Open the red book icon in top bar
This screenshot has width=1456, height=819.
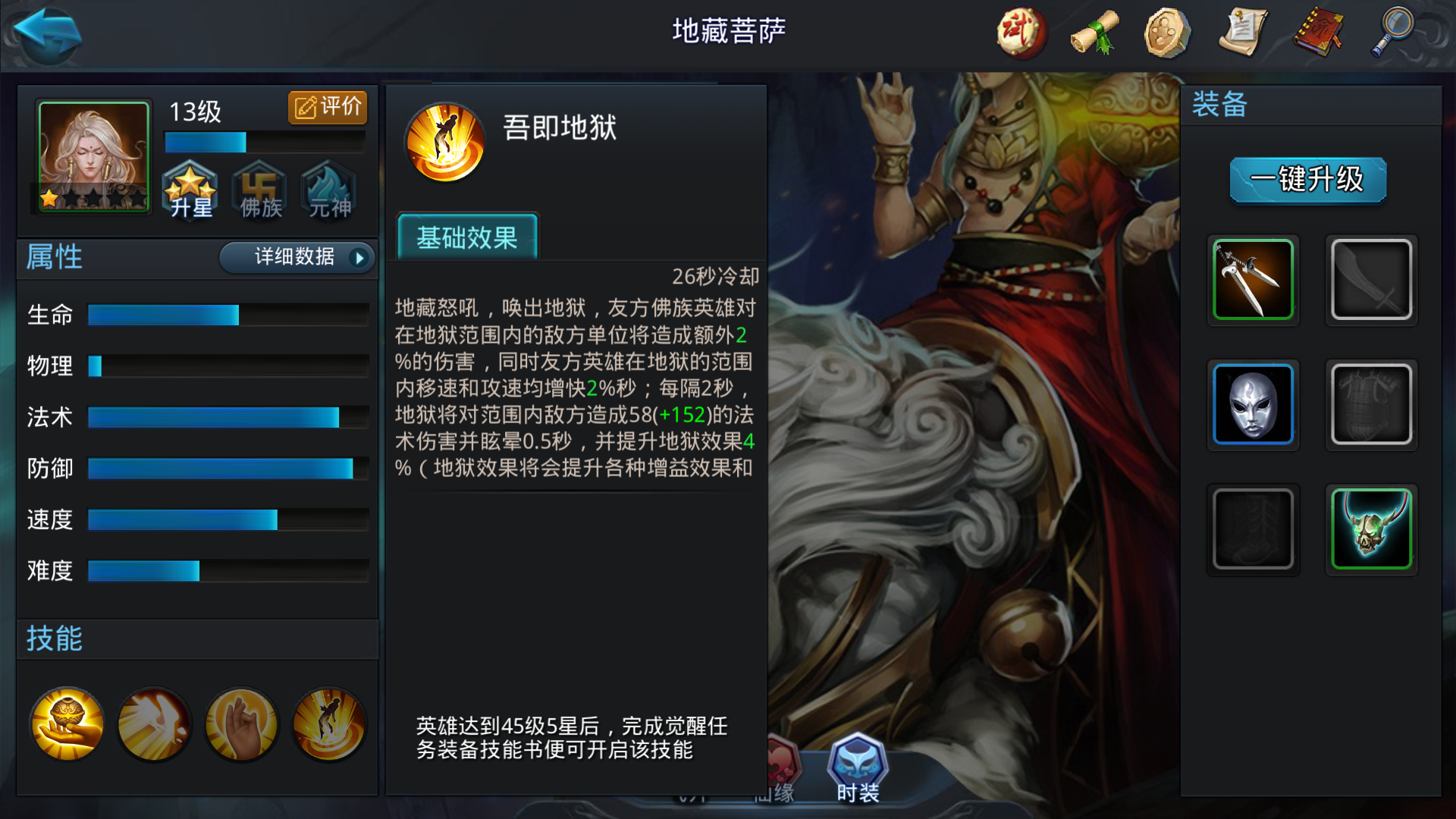point(1317,32)
